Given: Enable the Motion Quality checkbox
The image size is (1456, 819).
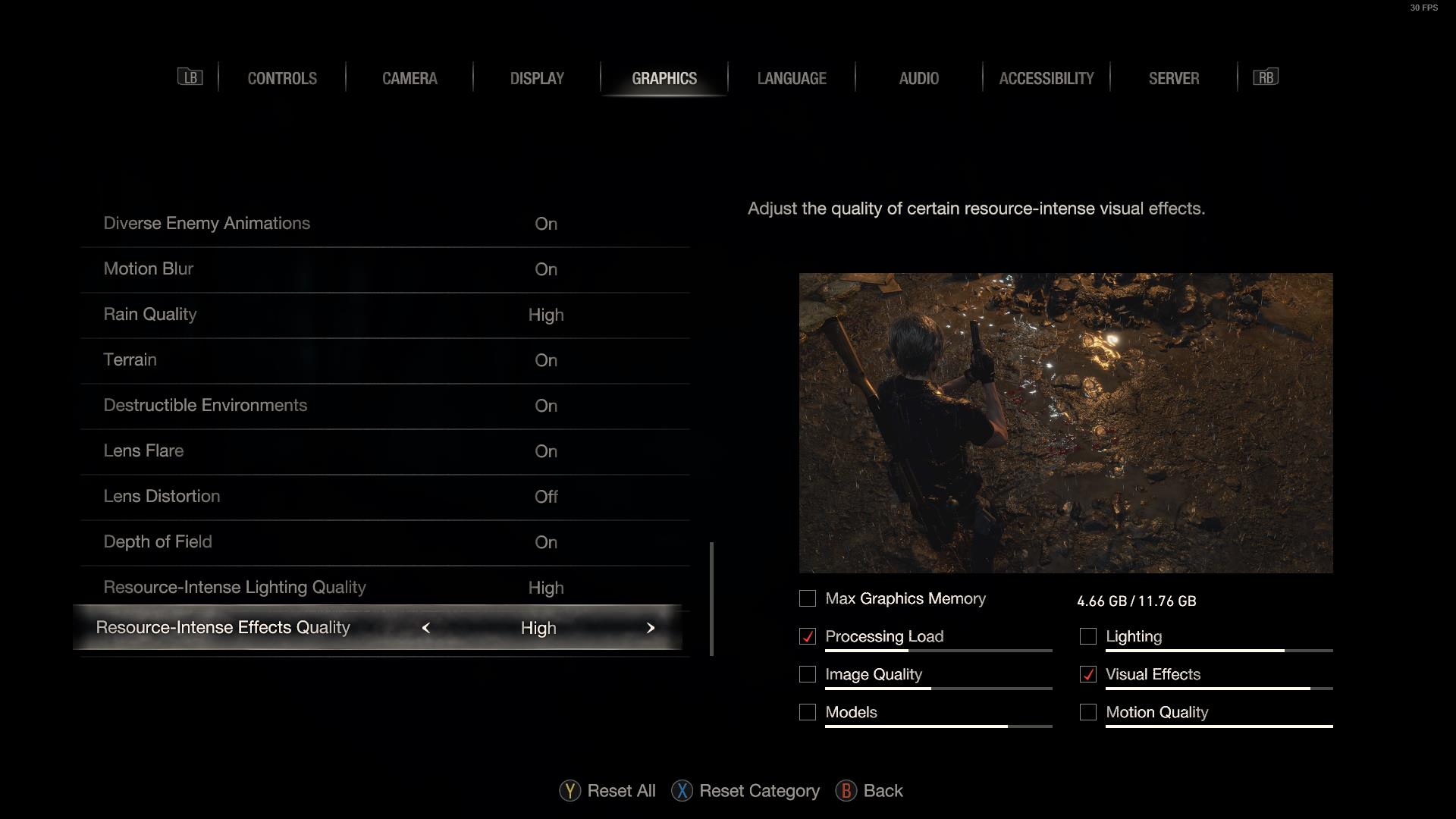Looking at the screenshot, I should (1088, 713).
